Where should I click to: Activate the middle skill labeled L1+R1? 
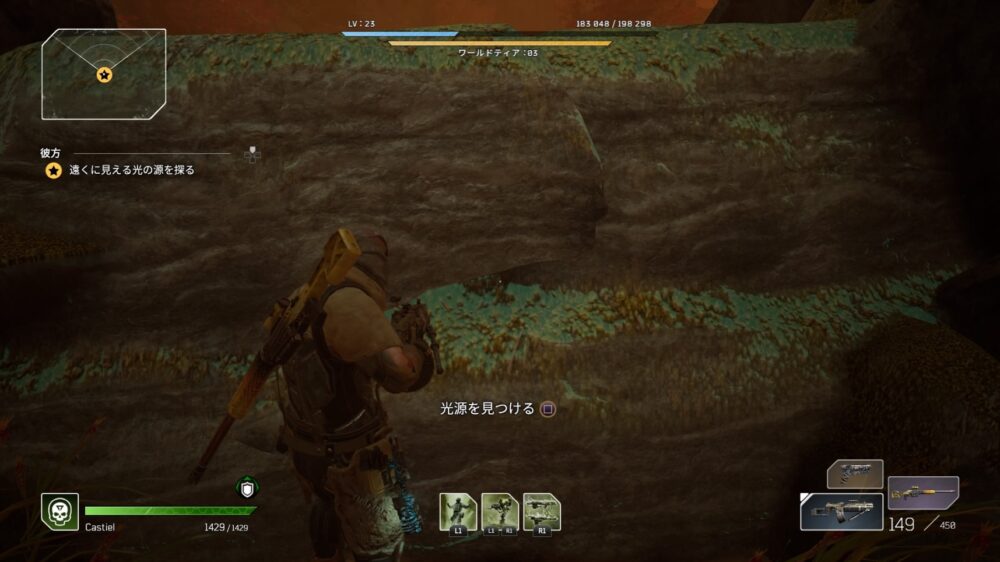500,511
